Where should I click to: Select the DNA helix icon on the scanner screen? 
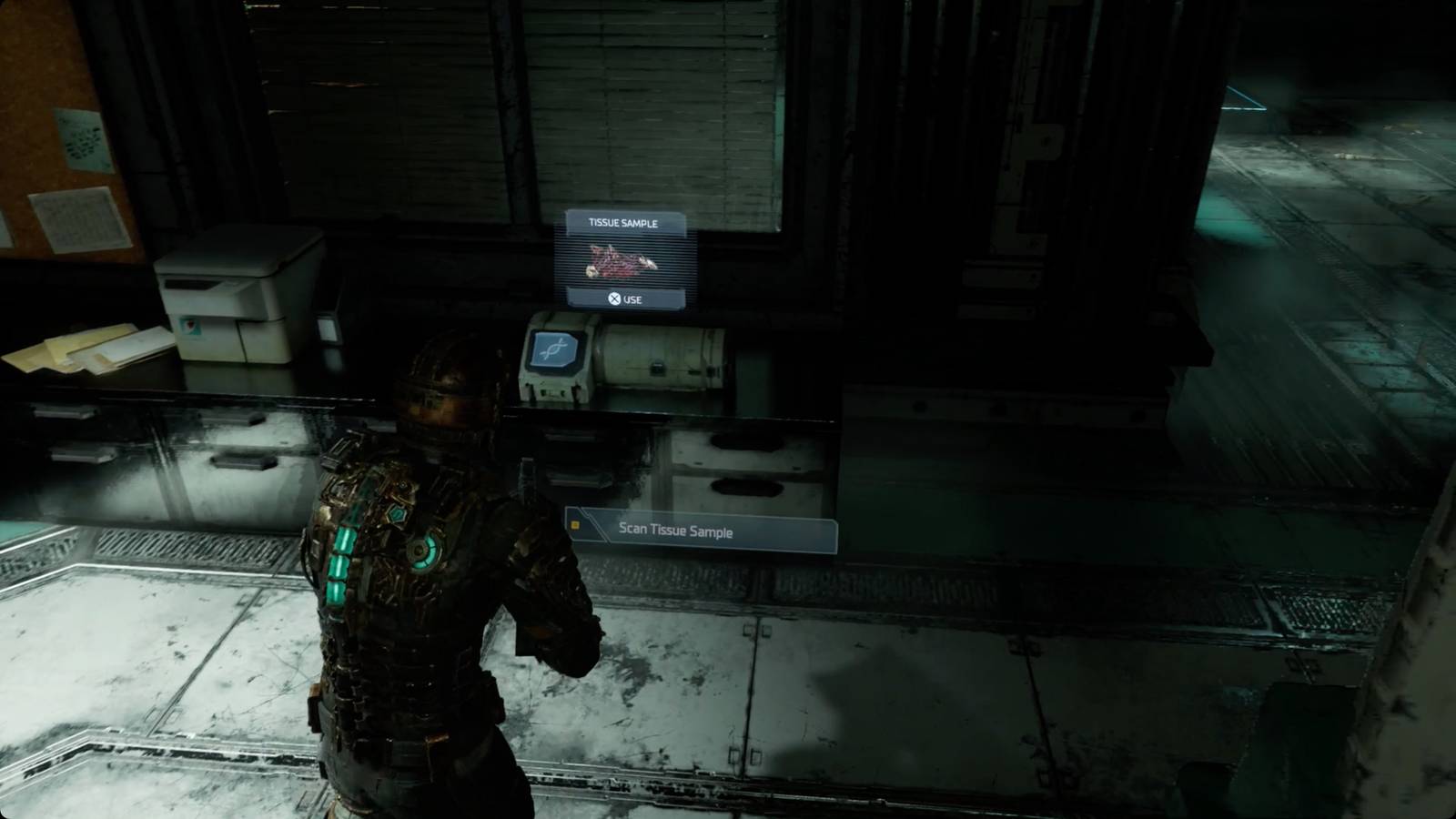coord(554,349)
